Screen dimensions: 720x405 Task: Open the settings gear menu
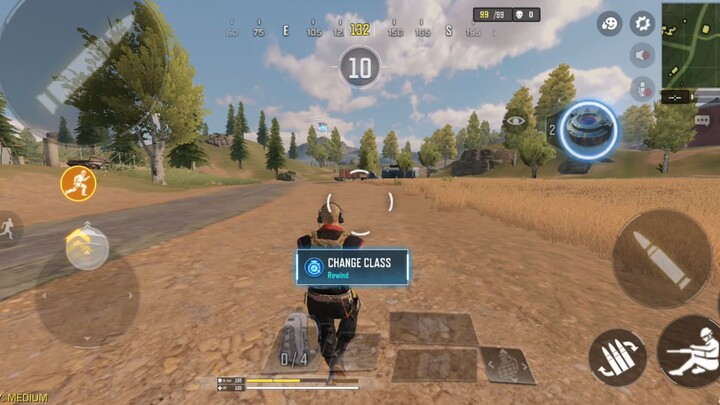click(x=642, y=23)
